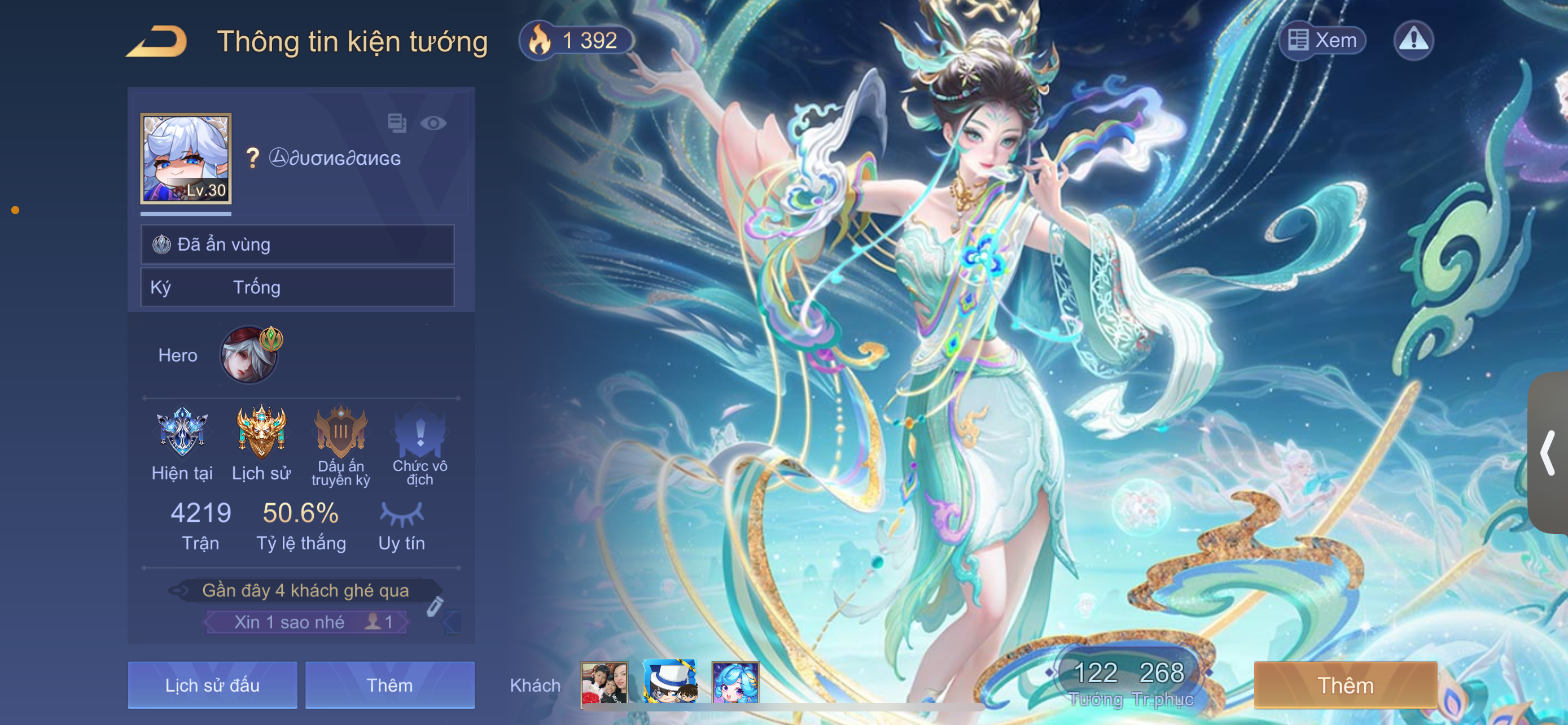Open the 1 392 flame popularity counter
This screenshot has width=1568, height=725.
click(576, 40)
